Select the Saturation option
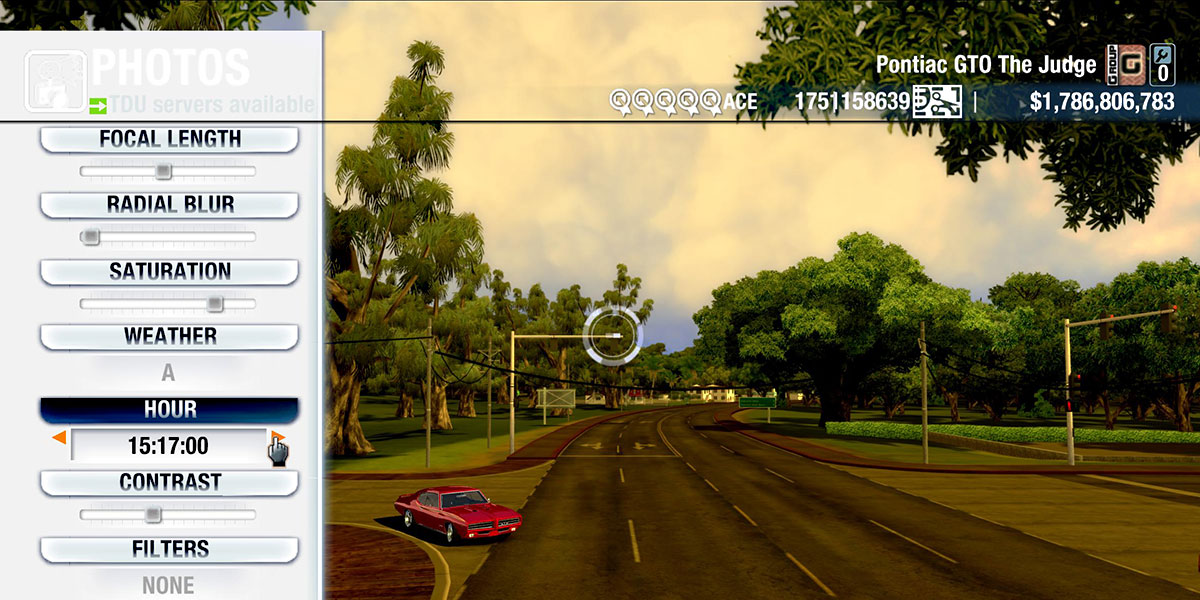The width and height of the screenshot is (1200, 600). pos(169,271)
